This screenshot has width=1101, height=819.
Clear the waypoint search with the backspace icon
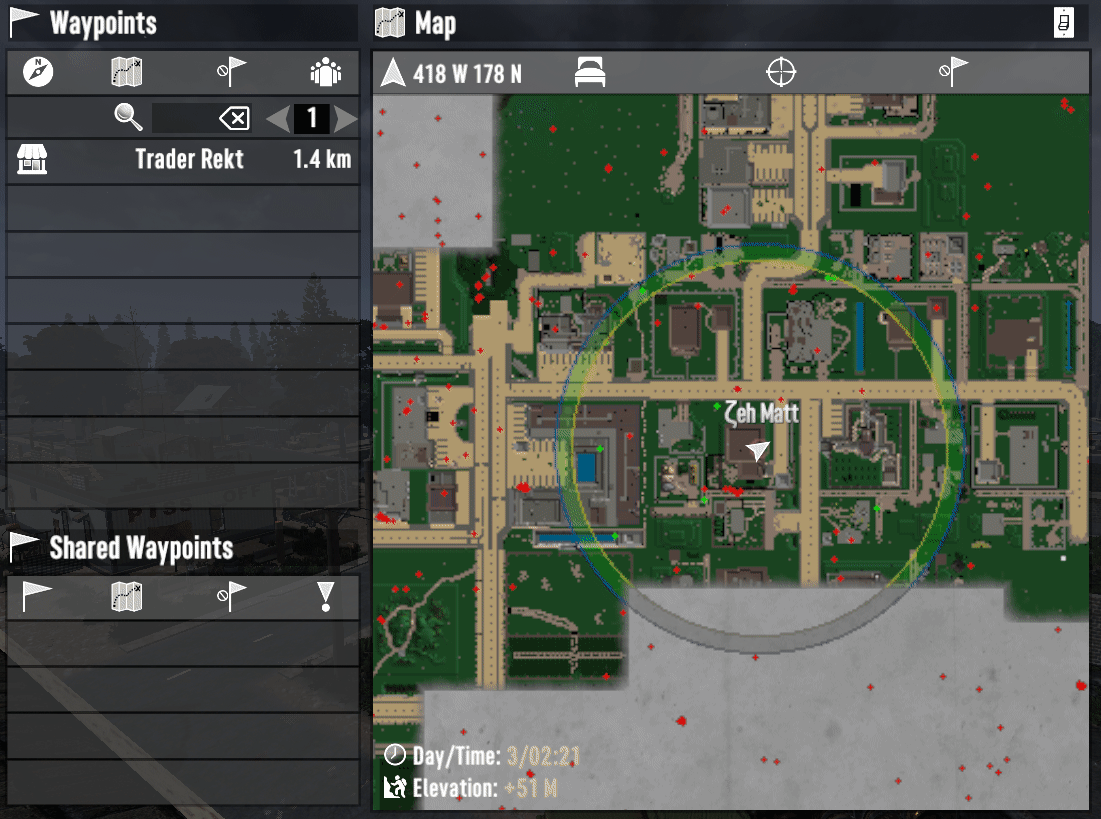click(x=234, y=119)
